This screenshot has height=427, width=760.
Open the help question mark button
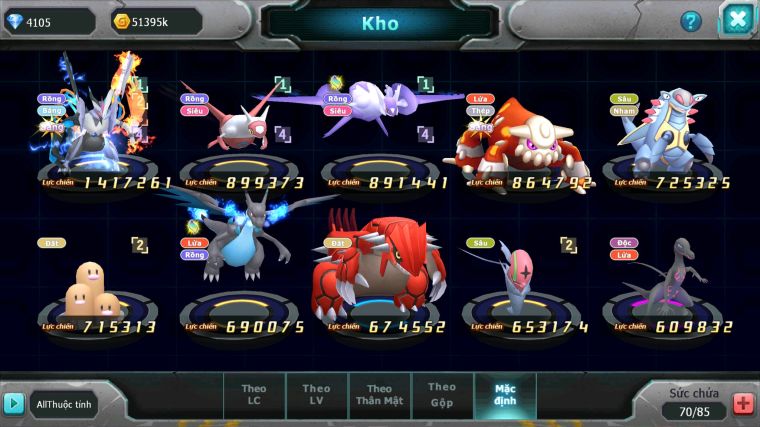click(691, 21)
